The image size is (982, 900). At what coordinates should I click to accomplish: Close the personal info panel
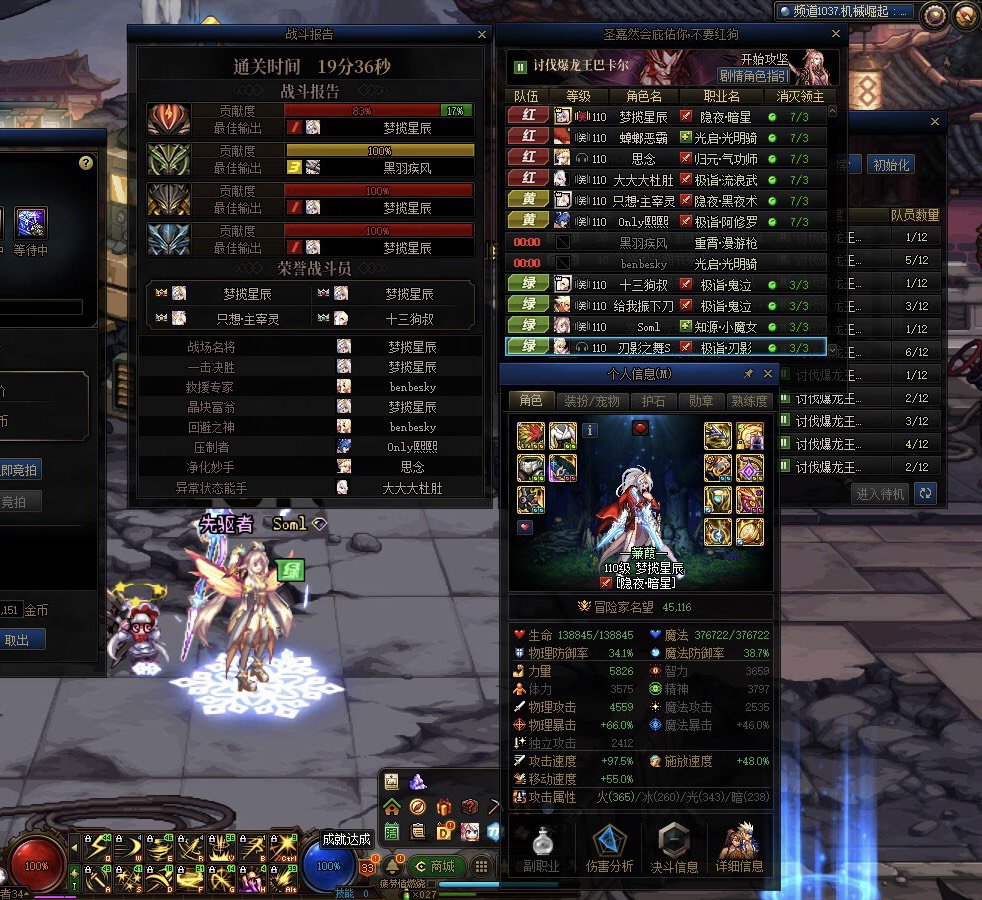tap(768, 374)
